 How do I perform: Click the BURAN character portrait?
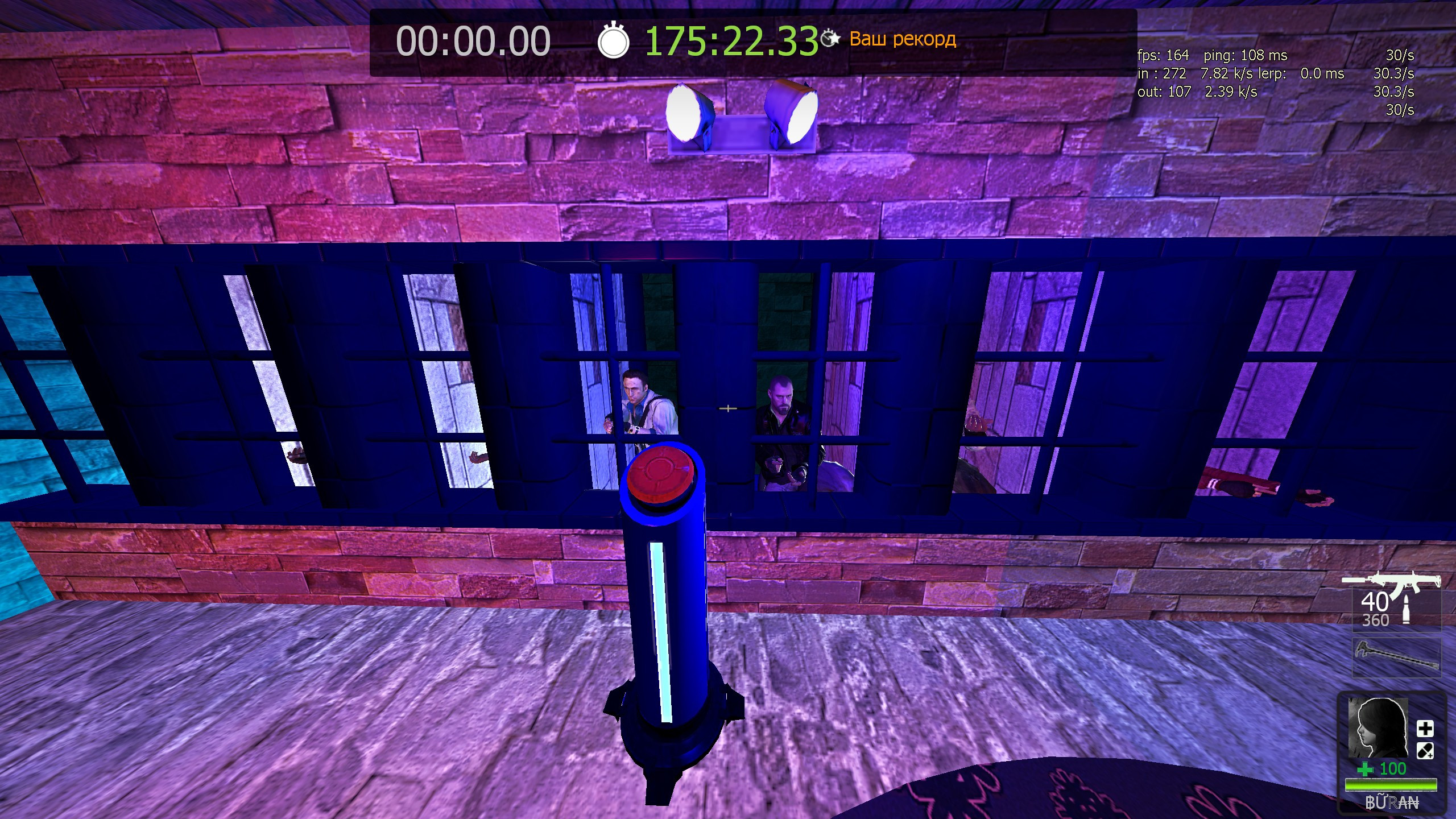point(1378,727)
